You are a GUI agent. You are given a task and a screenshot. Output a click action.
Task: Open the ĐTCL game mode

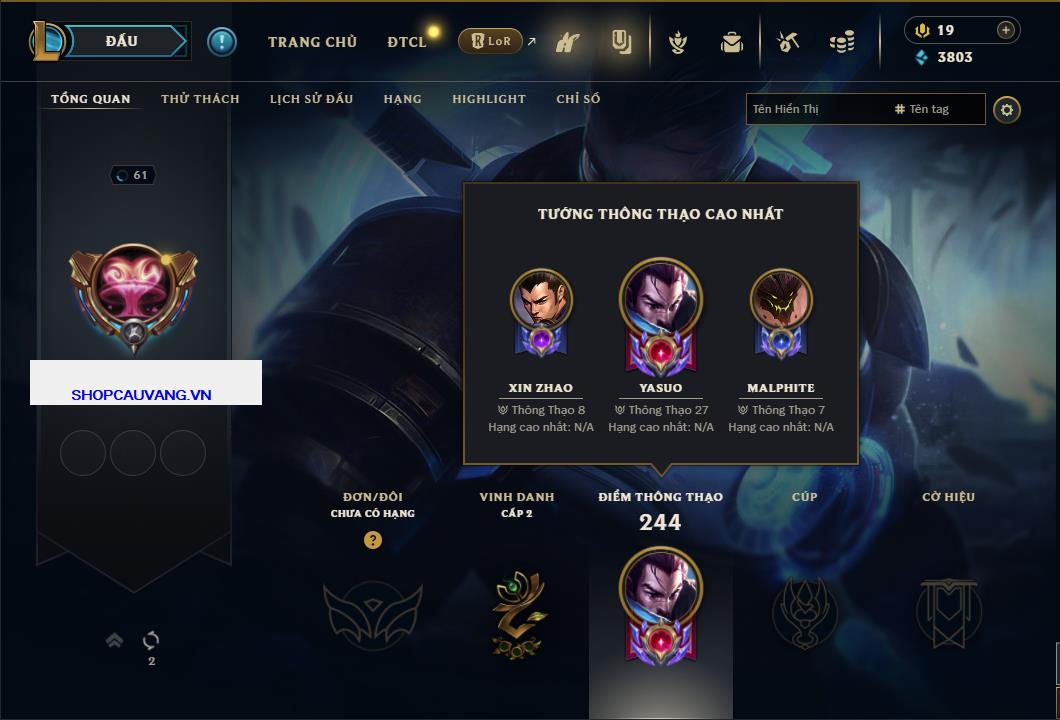pyautogui.click(x=407, y=42)
